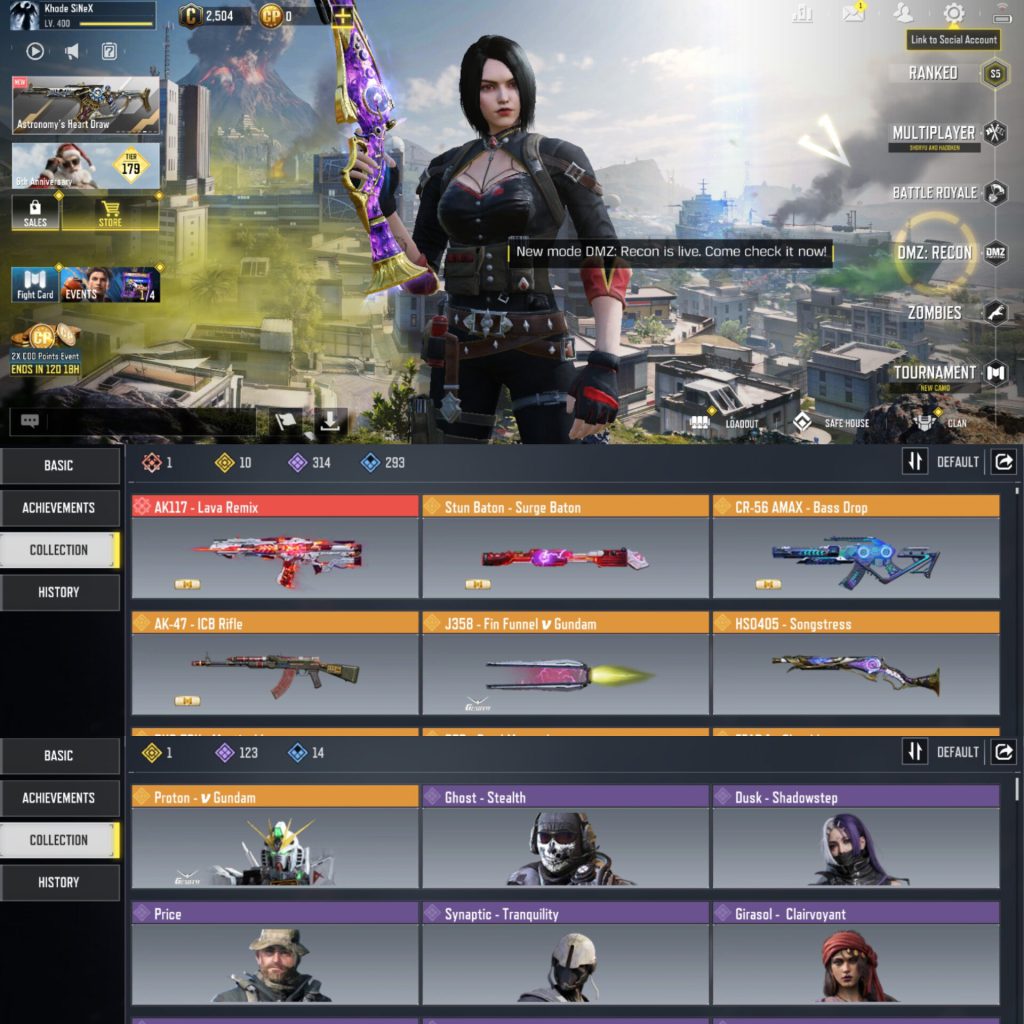Check the mail envelope icon

click(853, 13)
